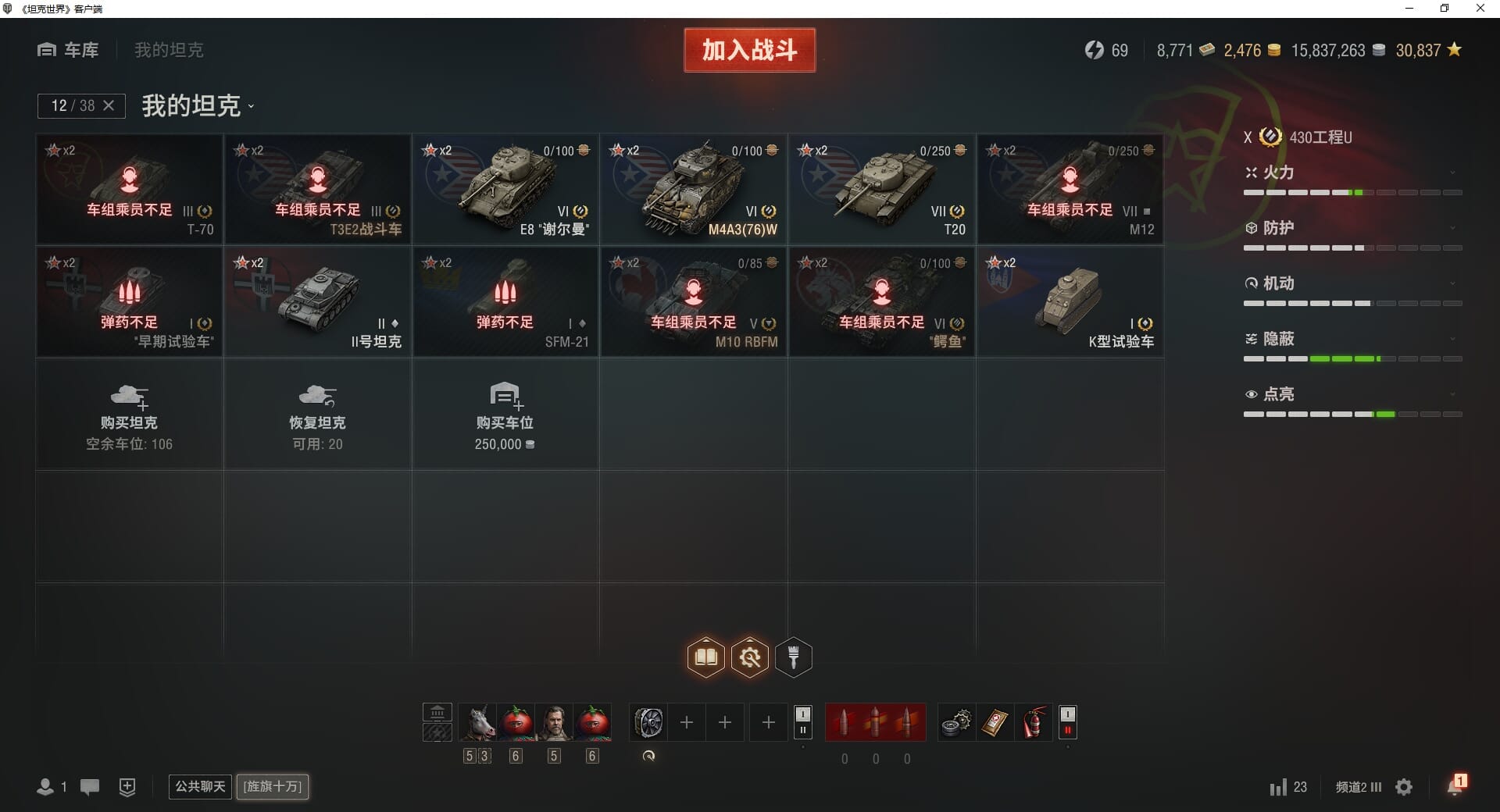Open the 车库 garage menu

click(x=69, y=50)
